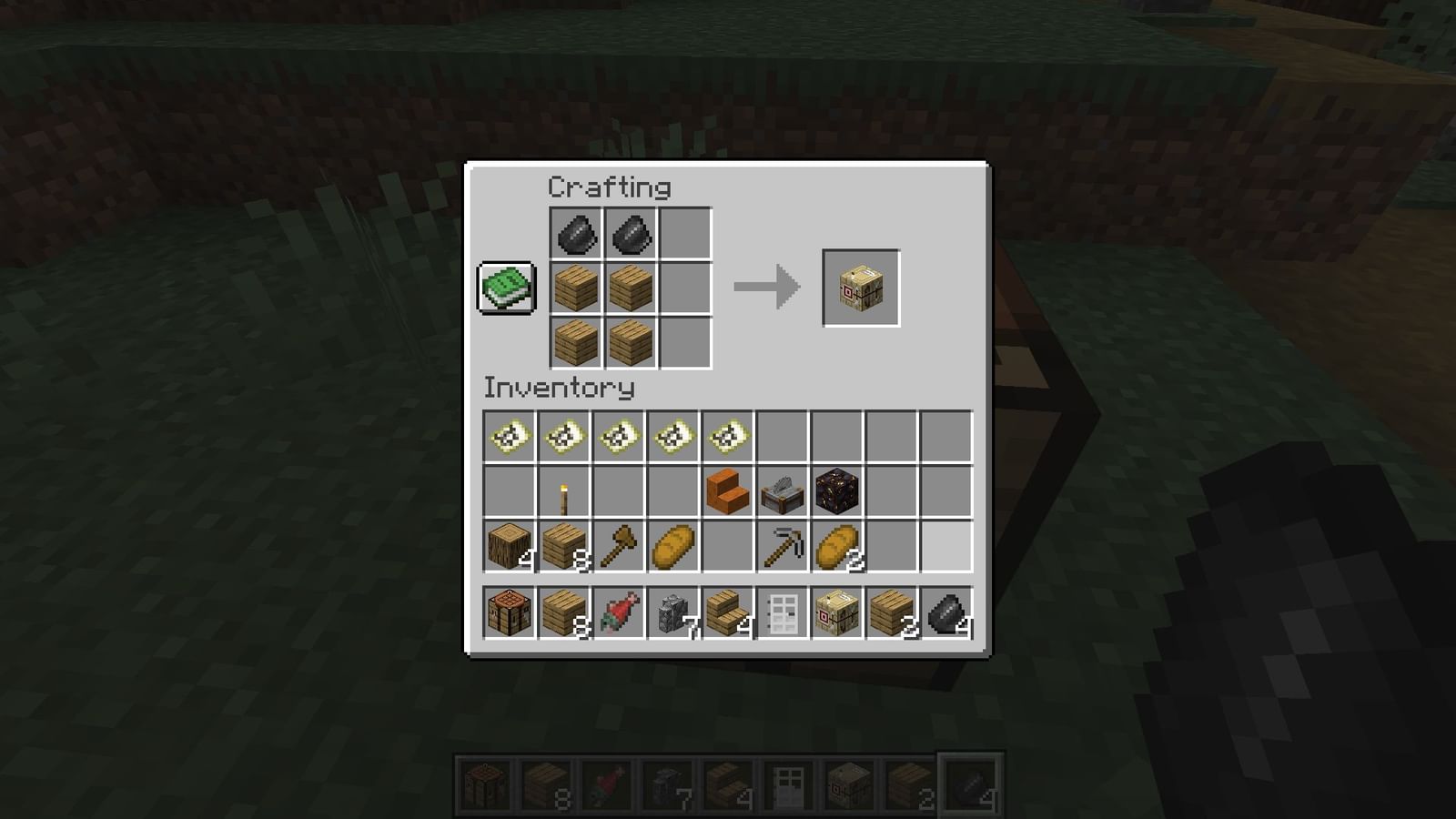
Task: Take the loom from the crafting output slot
Action: (x=860, y=287)
